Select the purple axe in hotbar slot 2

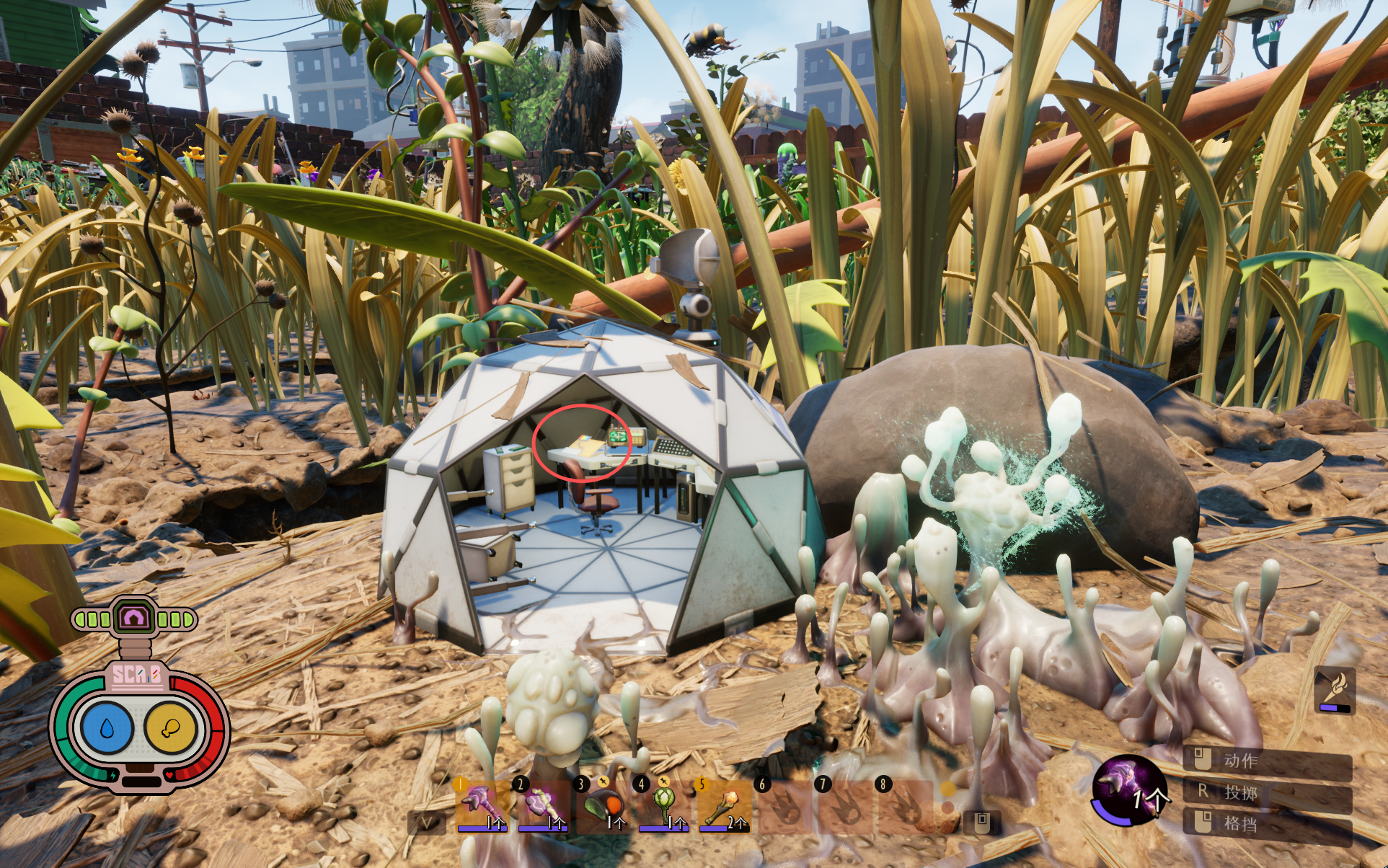pos(541,805)
